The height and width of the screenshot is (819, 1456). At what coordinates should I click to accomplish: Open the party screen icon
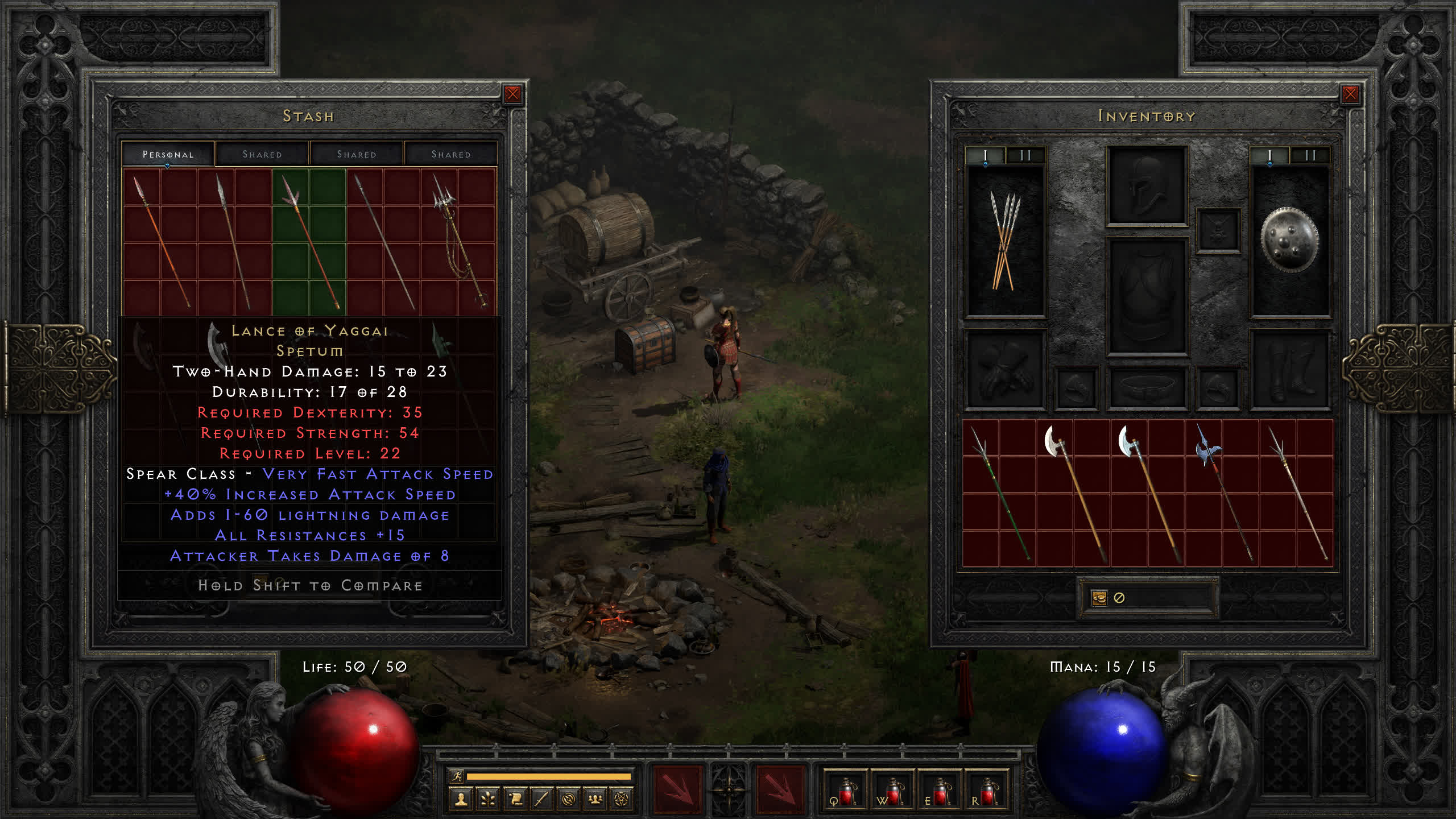(x=595, y=800)
